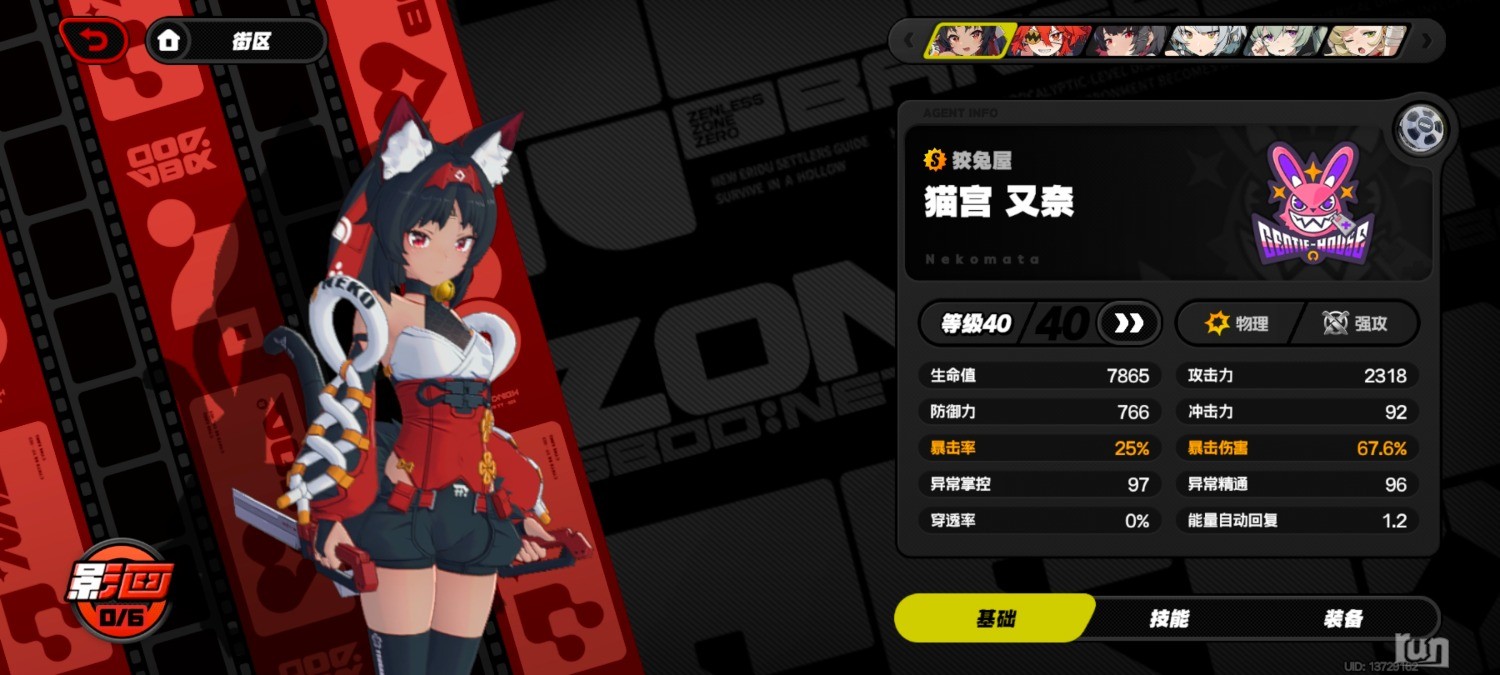Show previous agents with the left arrow

(x=908, y=41)
